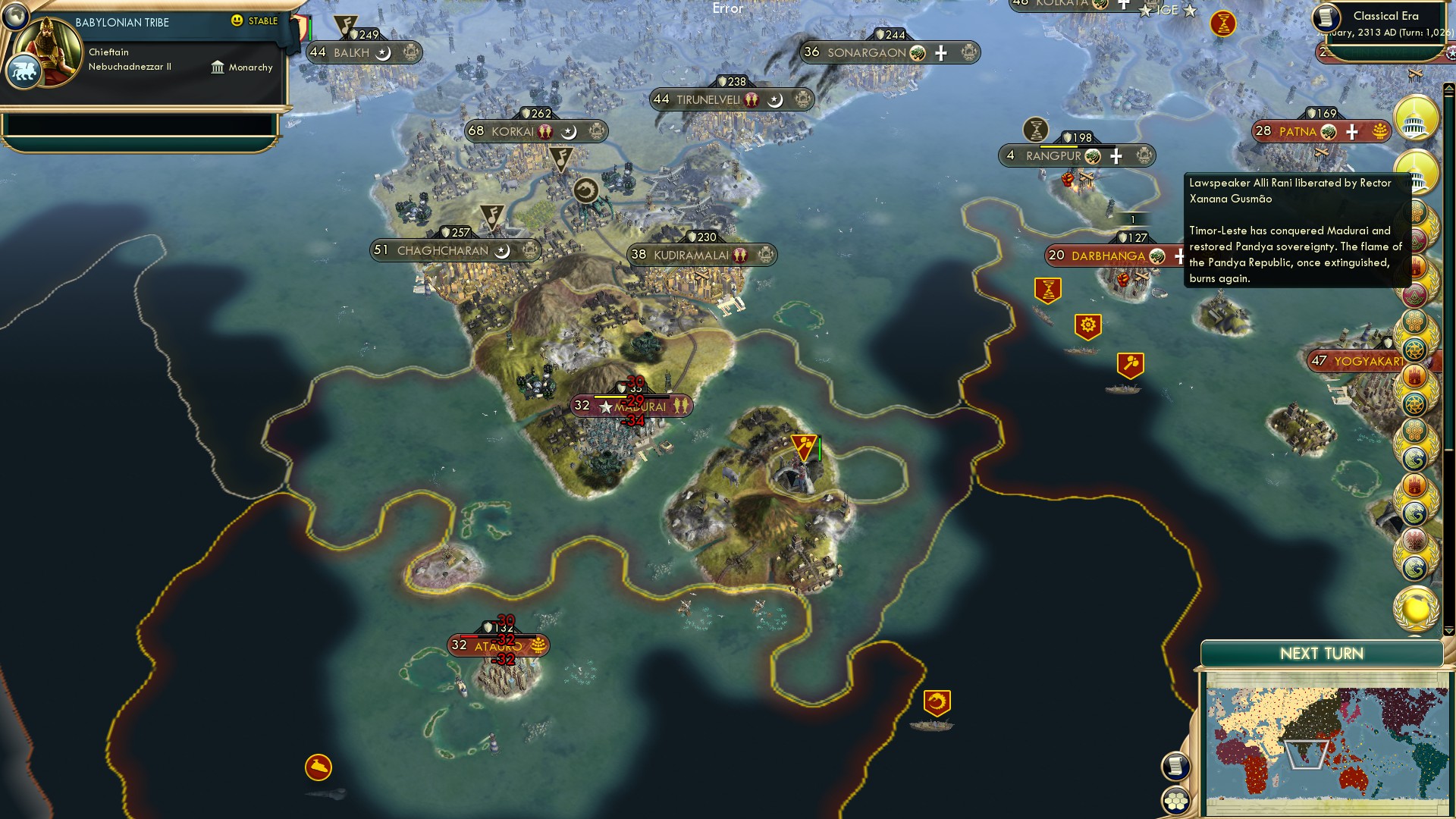Select Madurai's besieged city banner
The width and height of the screenshot is (1456, 819).
tap(633, 406)
